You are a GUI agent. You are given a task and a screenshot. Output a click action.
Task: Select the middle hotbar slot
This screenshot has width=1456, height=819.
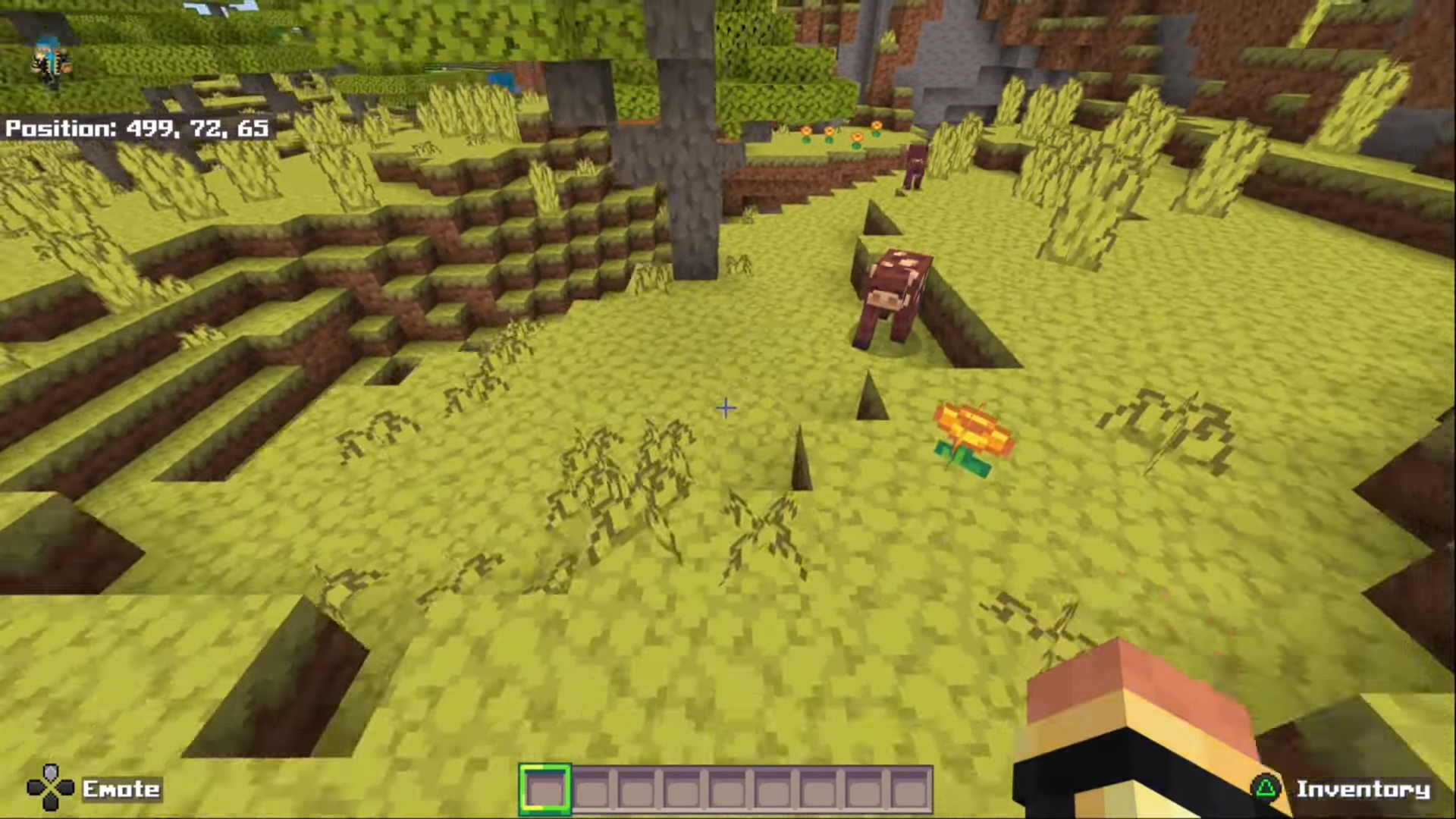click(x=728, y=789)
